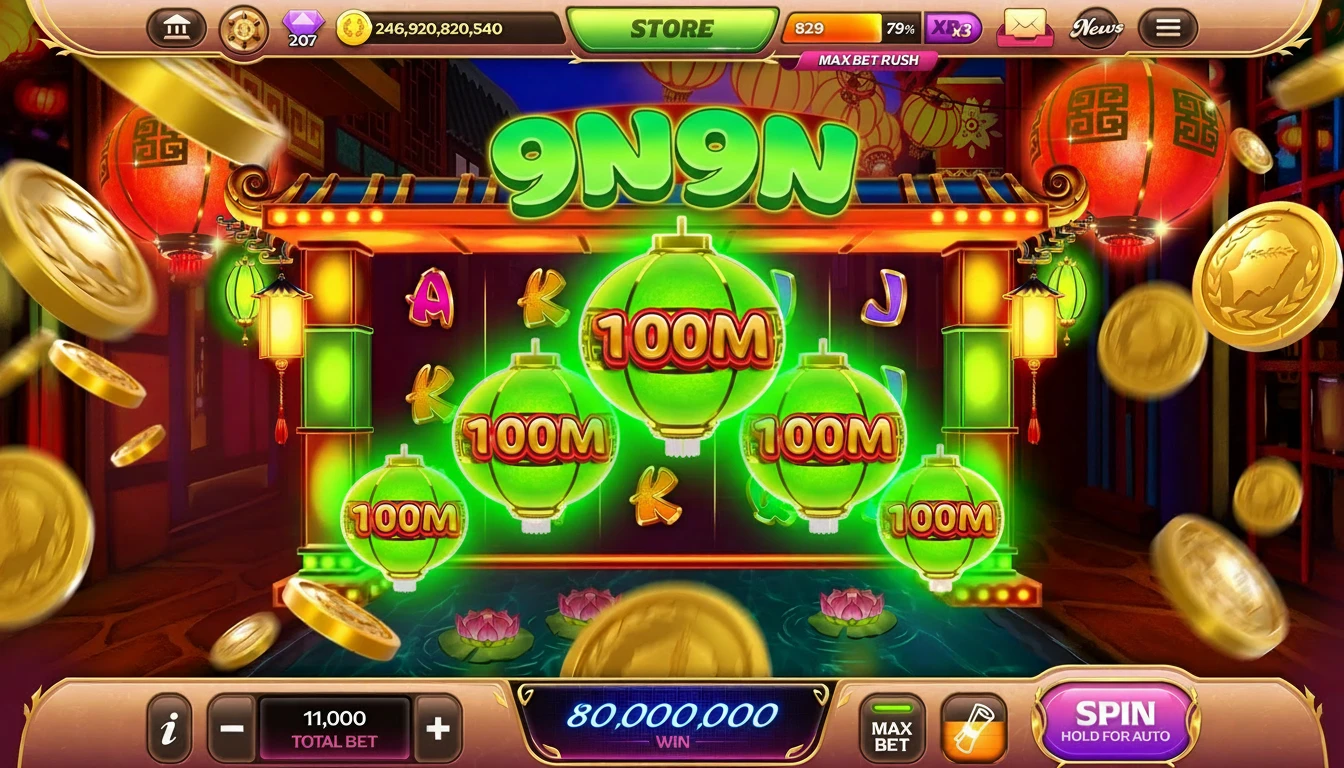This screenshot has height=768, width=1344.
Task: Select a 100M green lantern symbol
Action: (x=681, y=340)
